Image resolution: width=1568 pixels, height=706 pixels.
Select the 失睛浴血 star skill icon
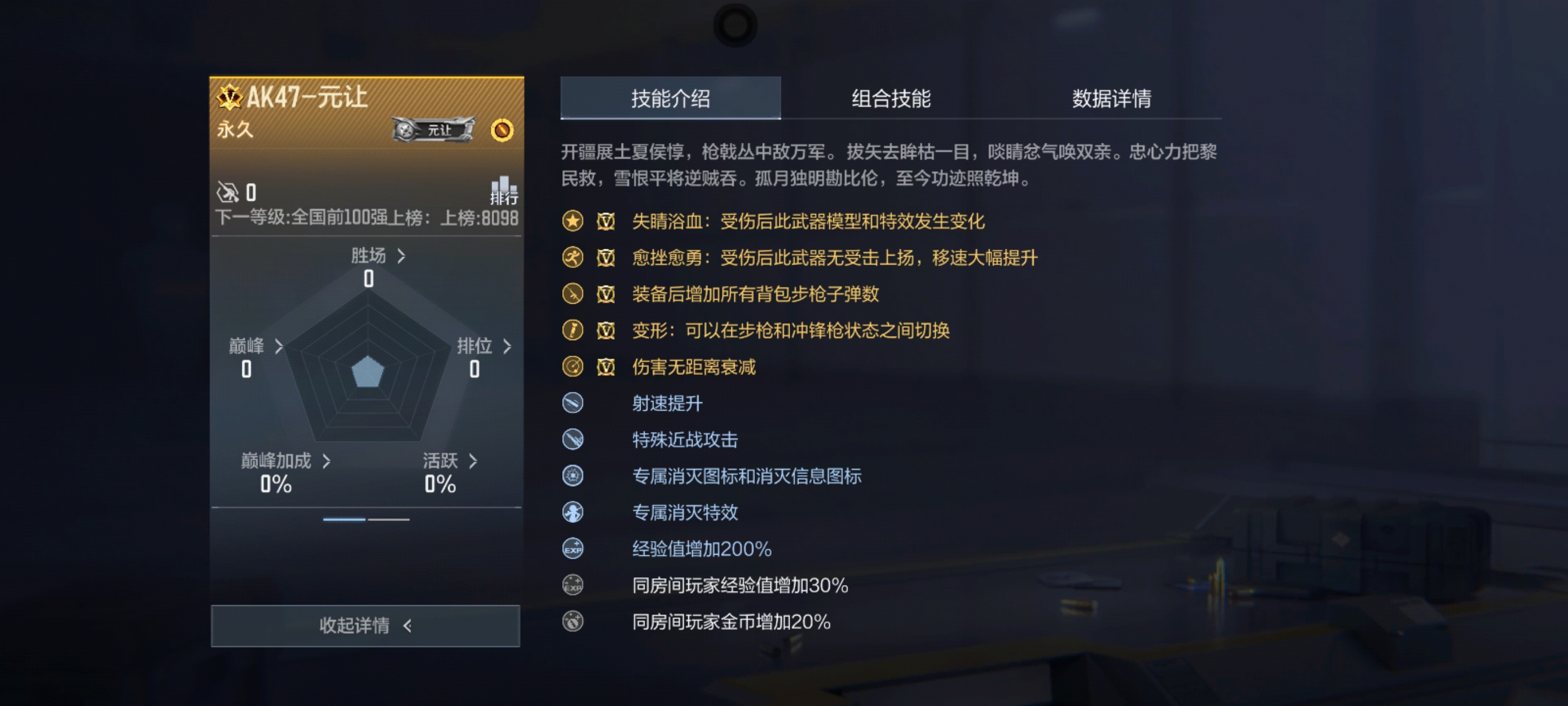pos(572,222)
